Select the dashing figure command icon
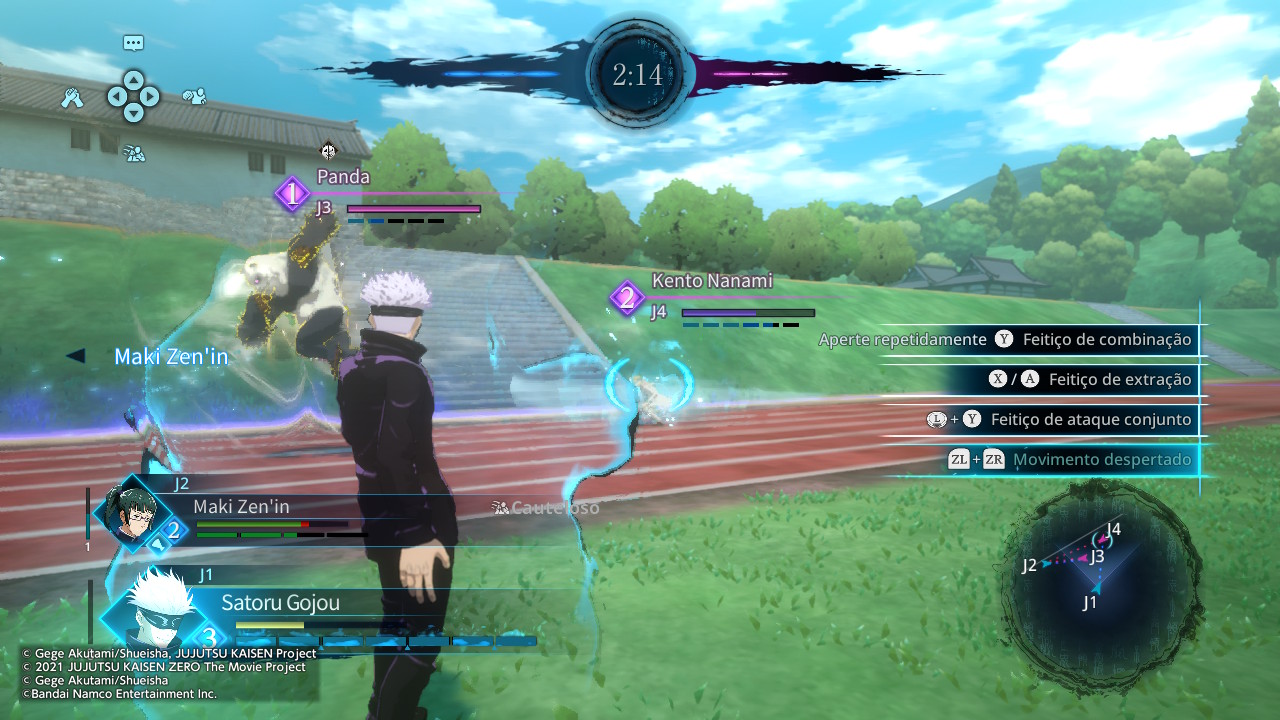1280x720 pixels. (134, 153)
